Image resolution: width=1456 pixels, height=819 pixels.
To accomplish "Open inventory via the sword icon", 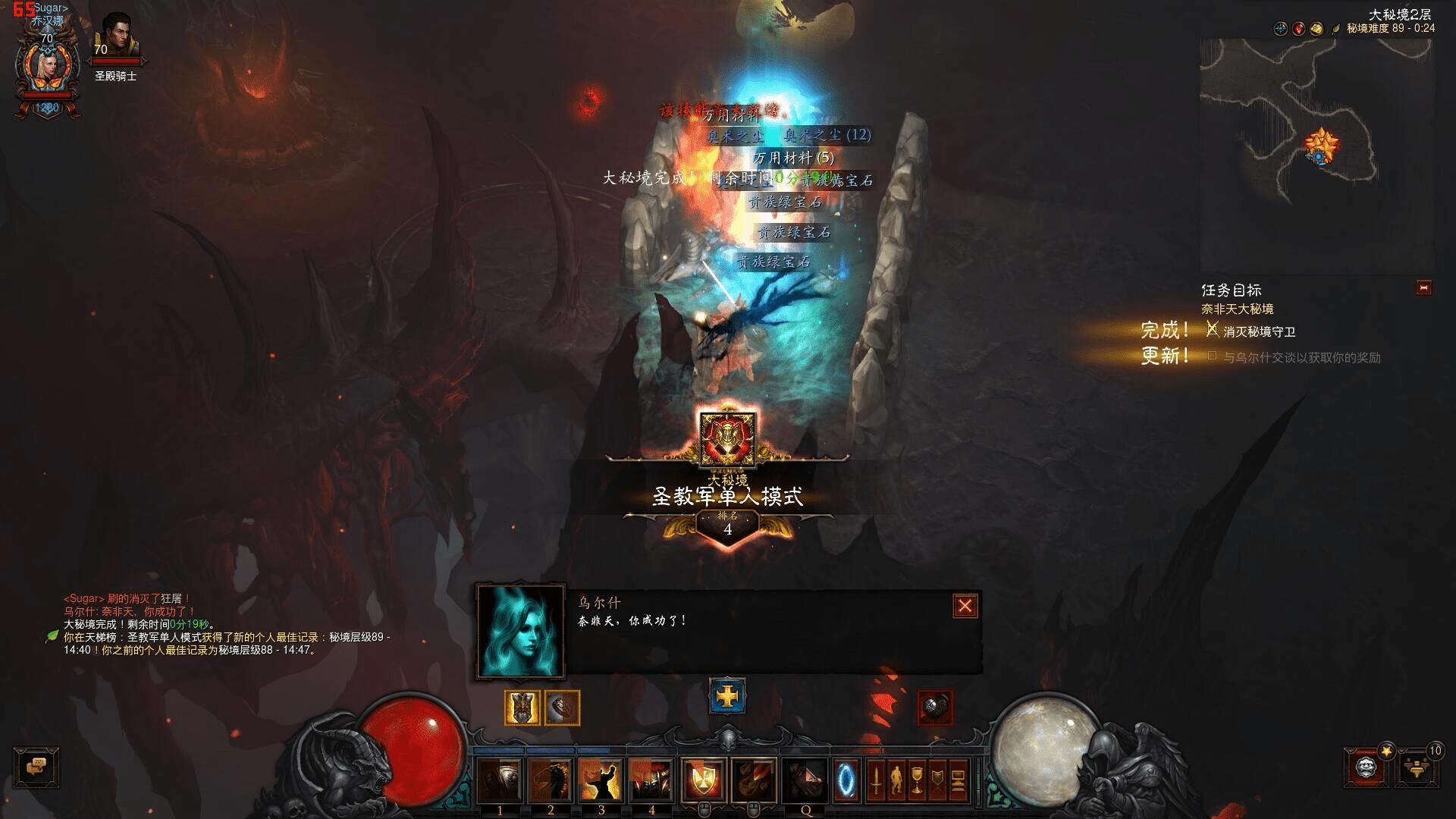I will click(876, 780).
